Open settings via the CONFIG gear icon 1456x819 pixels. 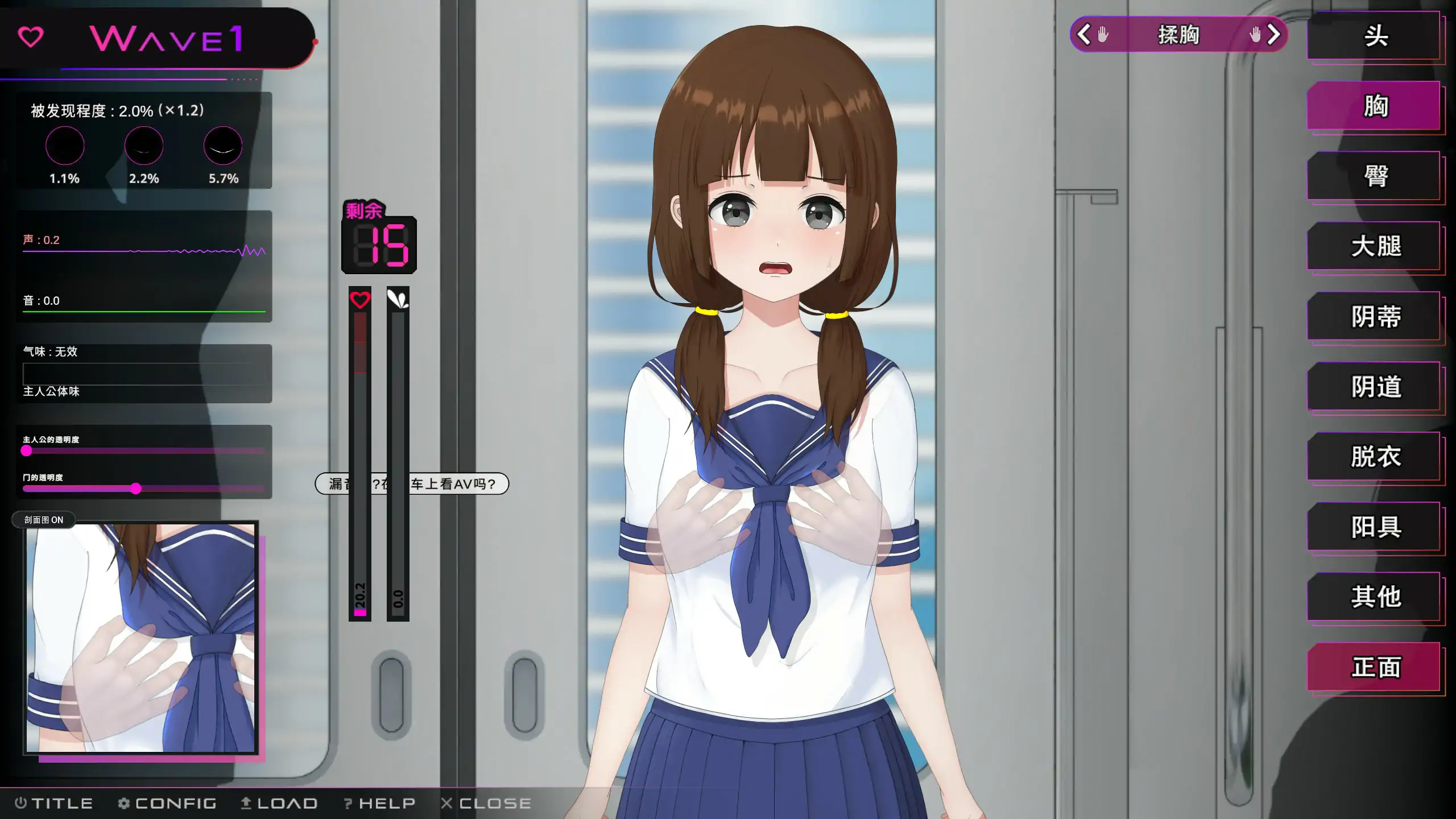click(125, 803)
